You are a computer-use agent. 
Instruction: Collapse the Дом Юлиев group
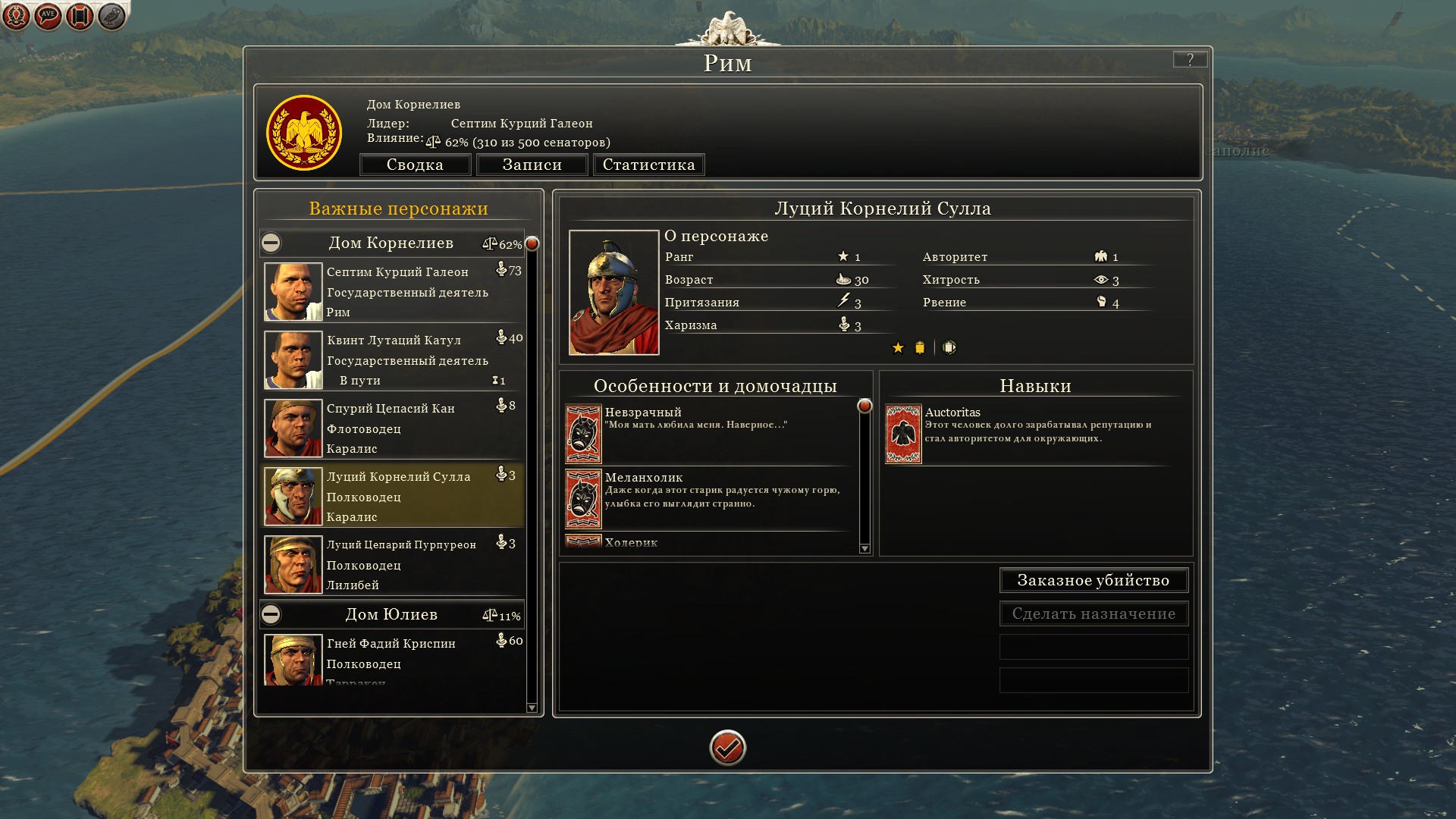click(271, 614)
